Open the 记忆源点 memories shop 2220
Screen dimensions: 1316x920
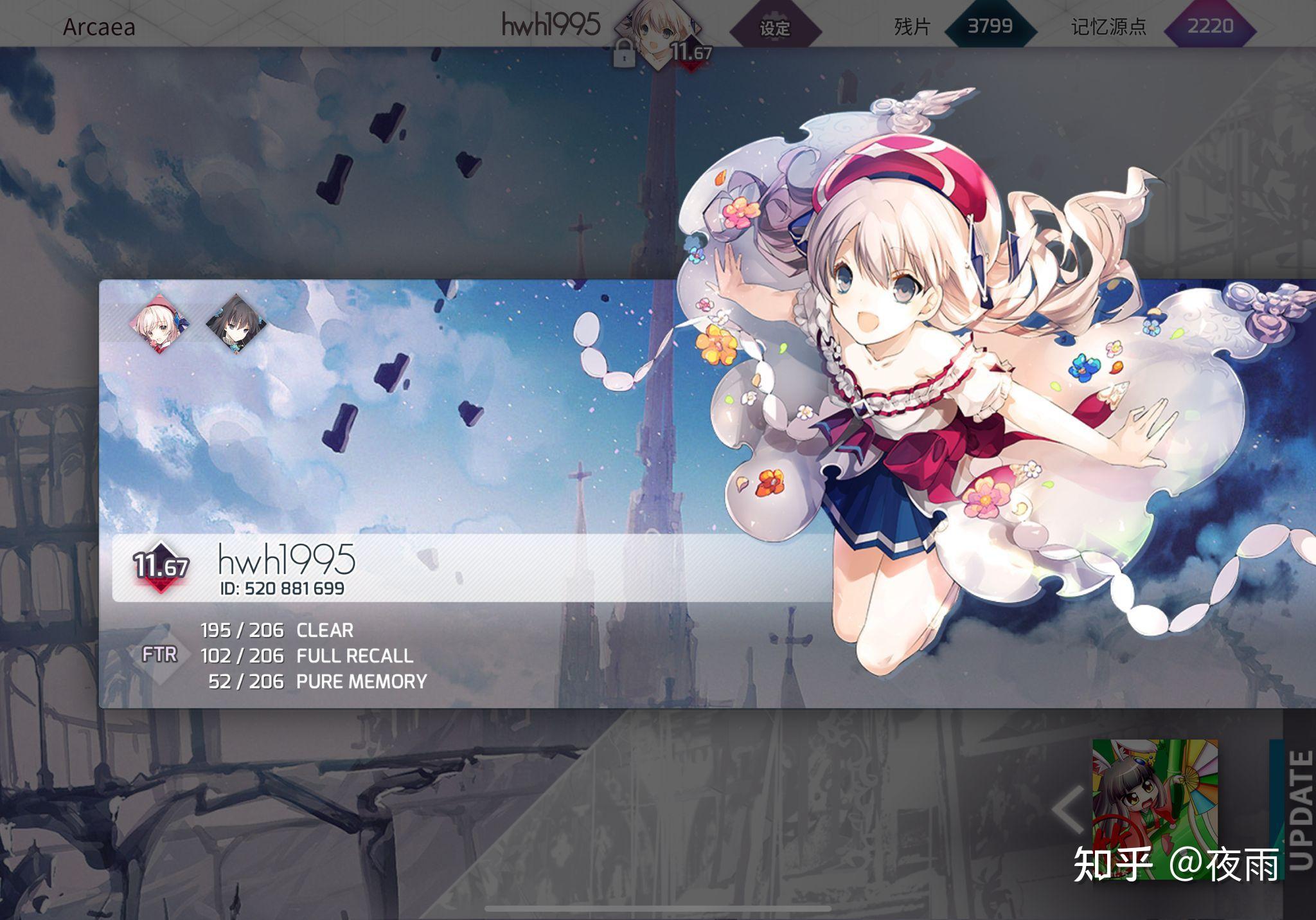pos(1210,26)
